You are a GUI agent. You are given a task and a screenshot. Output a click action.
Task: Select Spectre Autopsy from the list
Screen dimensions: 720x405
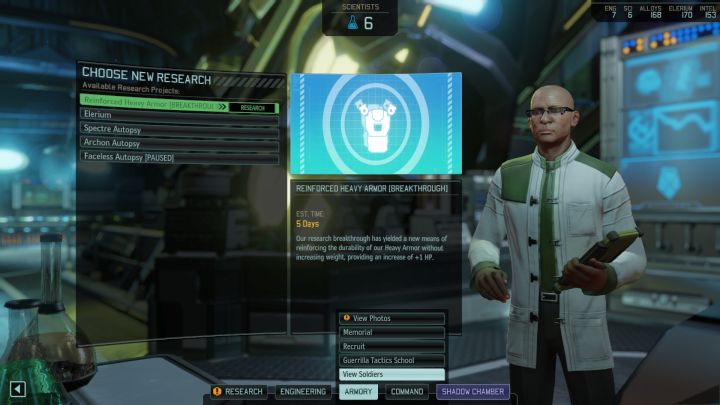click(178, 129)
